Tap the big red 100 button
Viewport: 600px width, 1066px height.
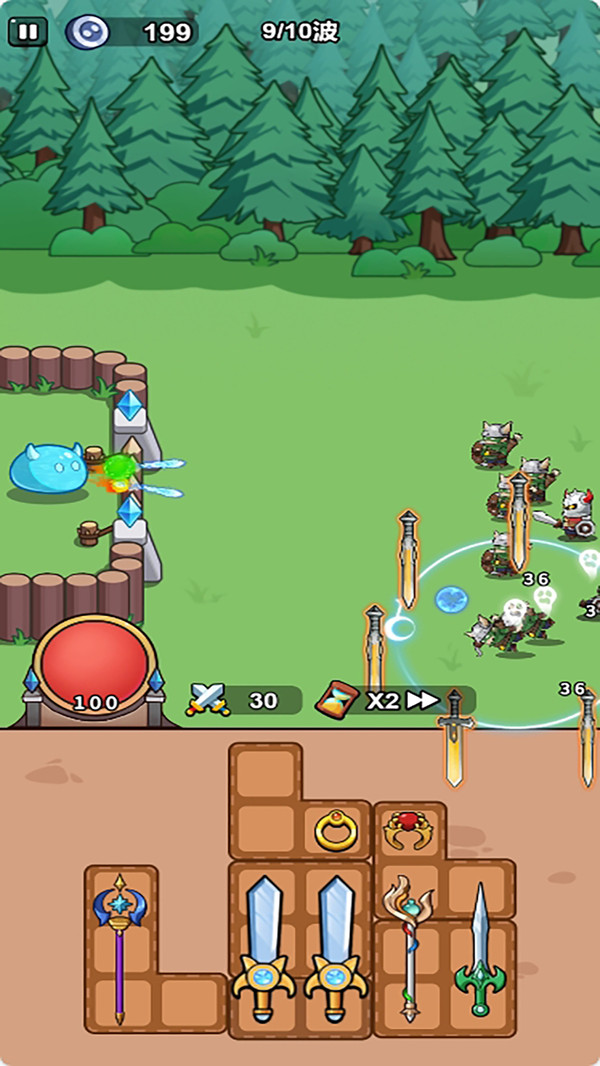click(95, 663)
